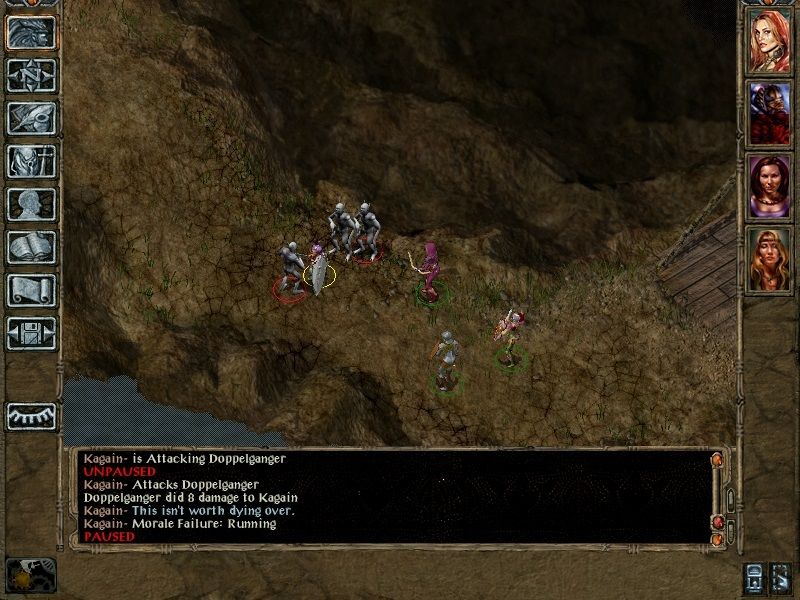Open the inventory screen with the armor icon
Screen dimensions: 800x600
click(31, 161)
